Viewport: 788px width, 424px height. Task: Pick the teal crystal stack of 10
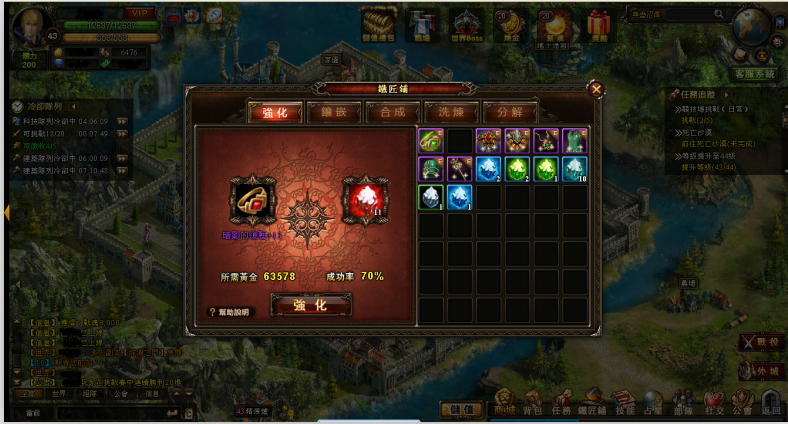[575, 168]
